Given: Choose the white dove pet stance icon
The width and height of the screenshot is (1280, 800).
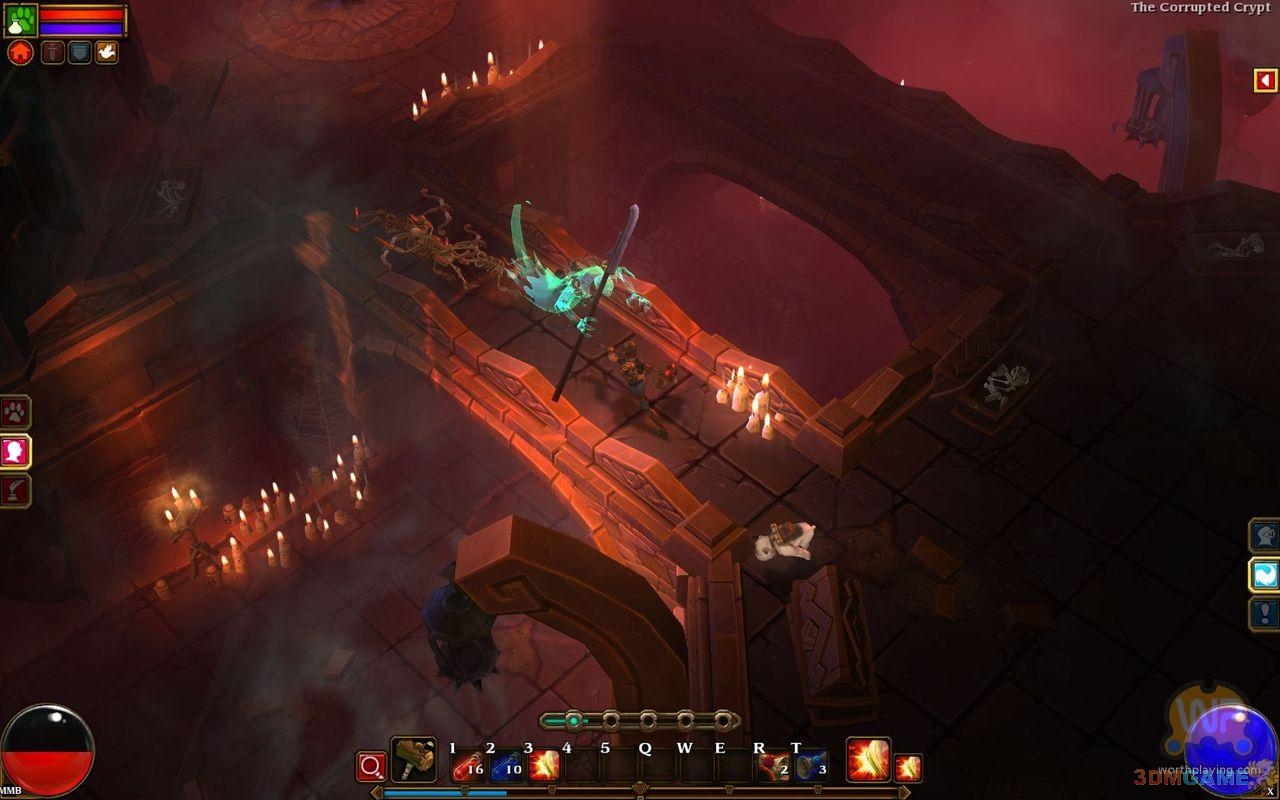Looking at the screenshot, I should (x=107, y=52).
